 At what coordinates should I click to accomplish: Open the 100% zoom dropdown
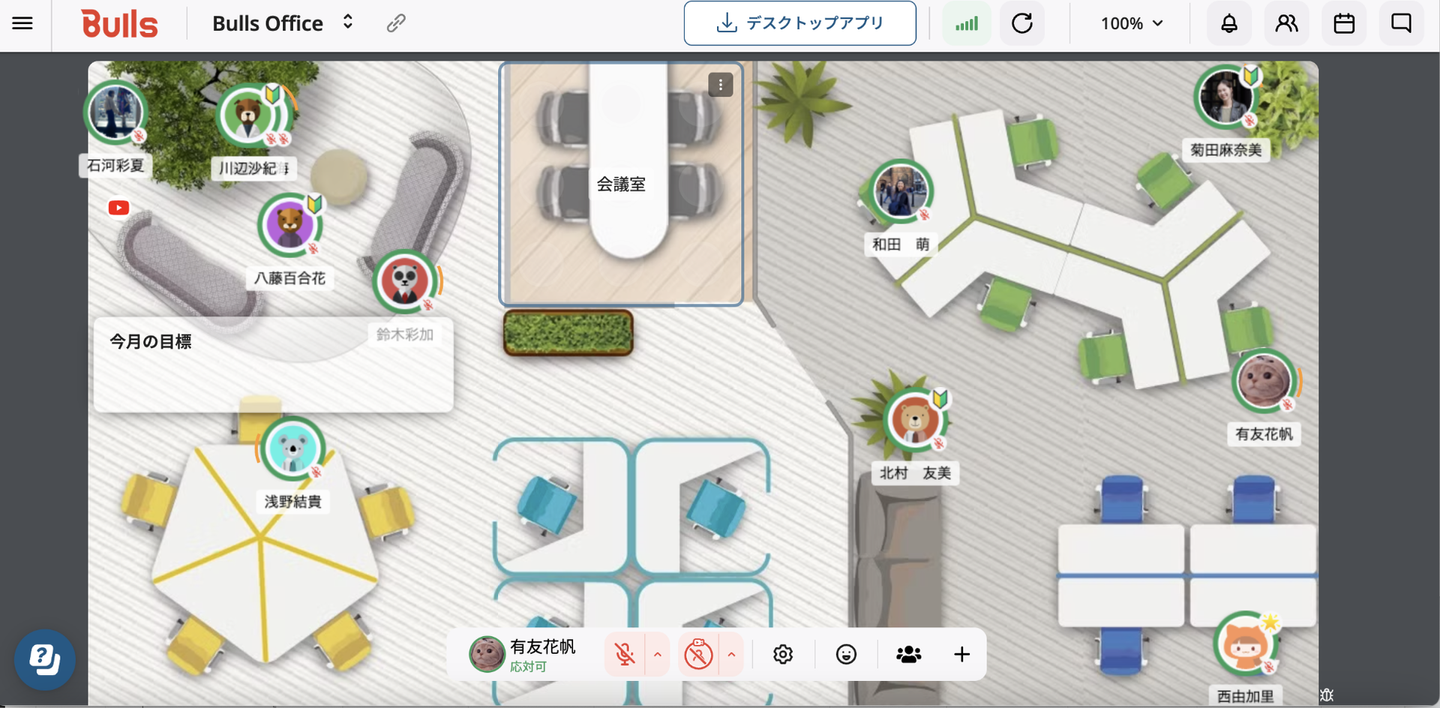(1132, 23)
